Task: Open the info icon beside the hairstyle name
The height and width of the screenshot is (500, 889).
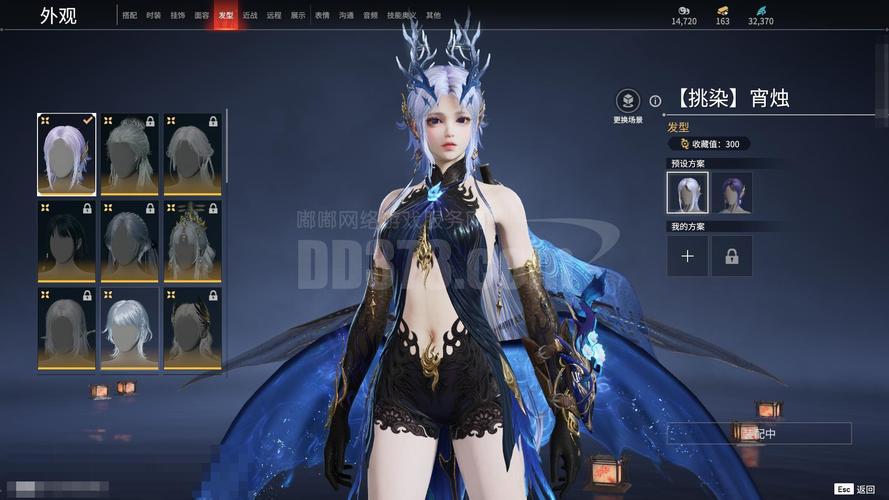Action: 655,101
